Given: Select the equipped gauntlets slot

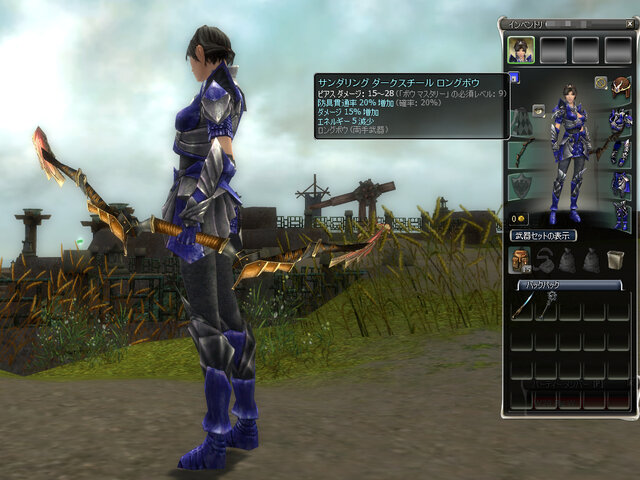Looking at the screenshot, I should [x=620, y=152].
